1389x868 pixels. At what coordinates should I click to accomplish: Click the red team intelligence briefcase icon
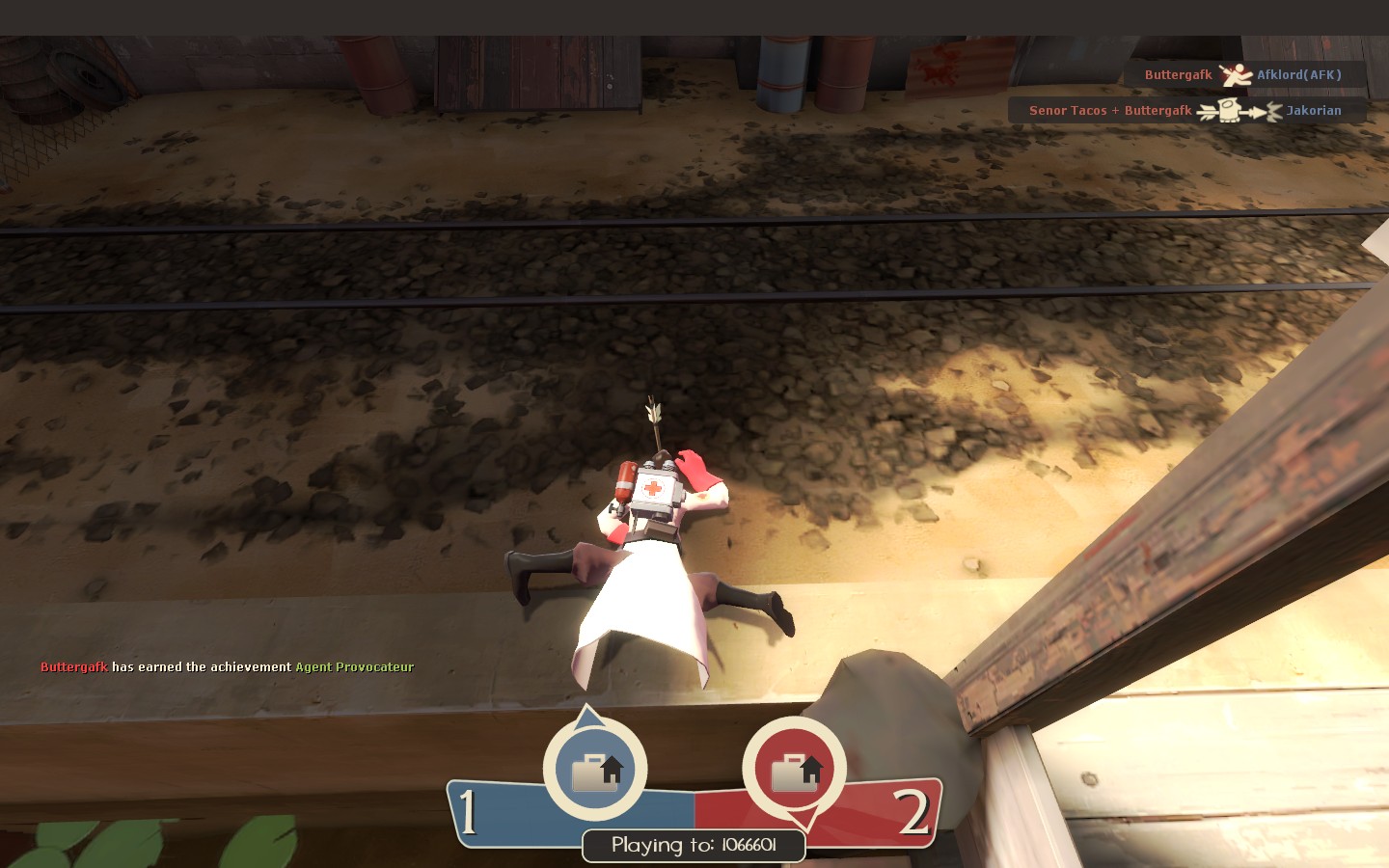pos(795,770)
